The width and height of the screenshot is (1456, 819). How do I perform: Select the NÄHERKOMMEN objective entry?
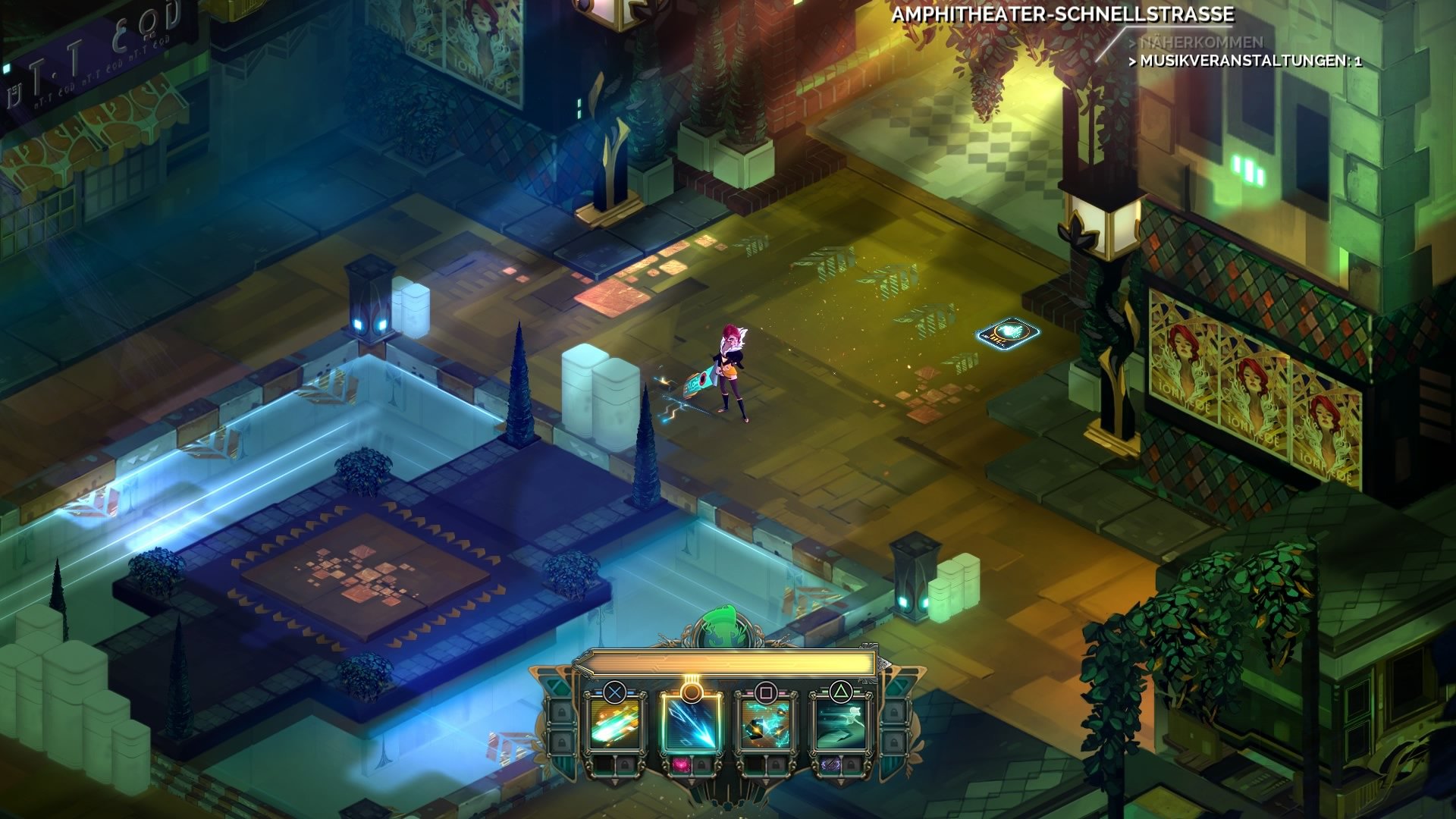[1201, 42]
